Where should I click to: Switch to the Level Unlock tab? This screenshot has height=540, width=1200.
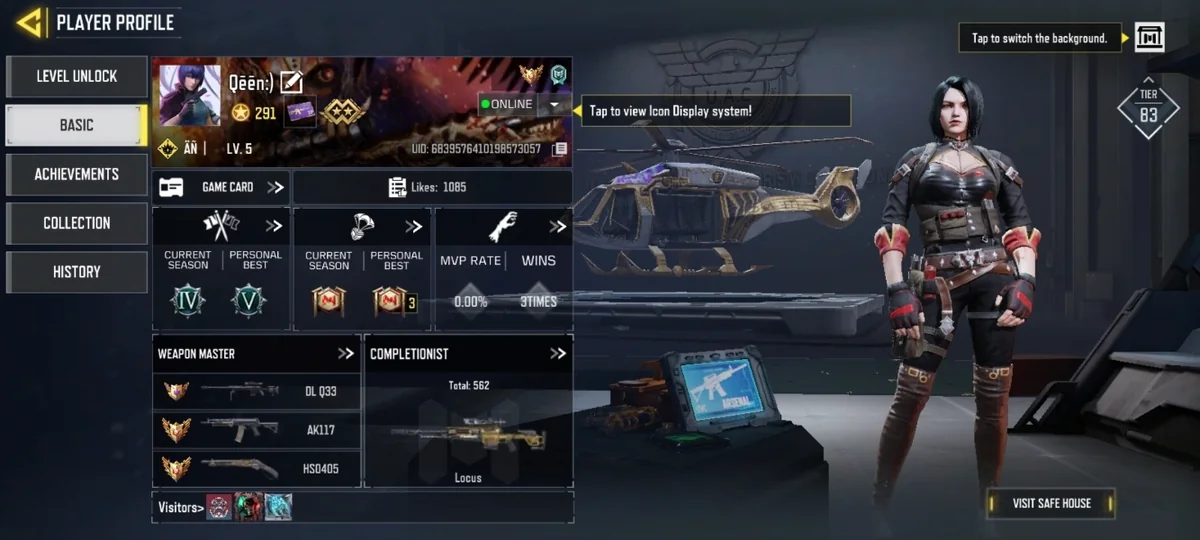[77, 76]
